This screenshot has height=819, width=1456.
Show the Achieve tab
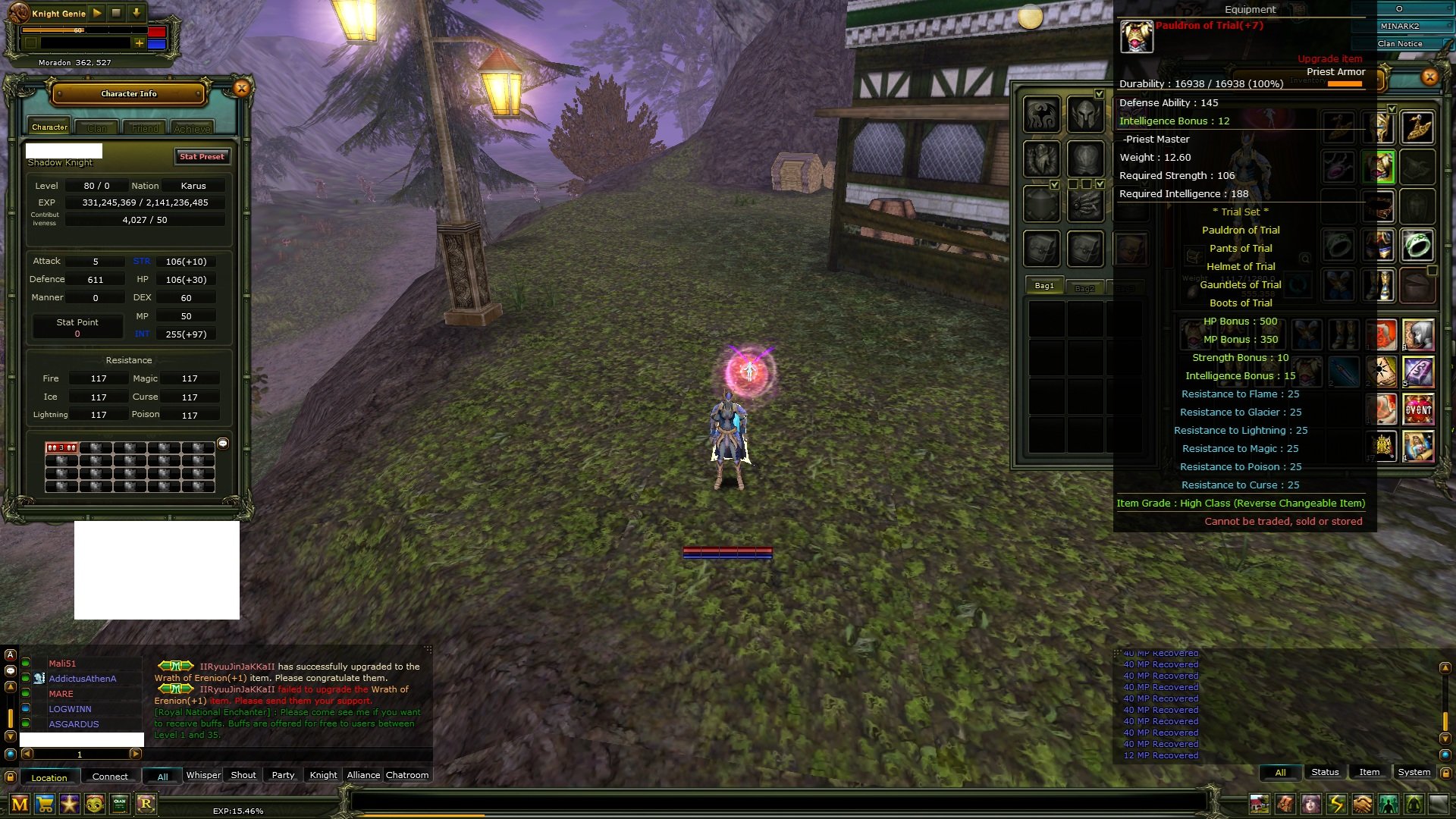coord(193,128)
